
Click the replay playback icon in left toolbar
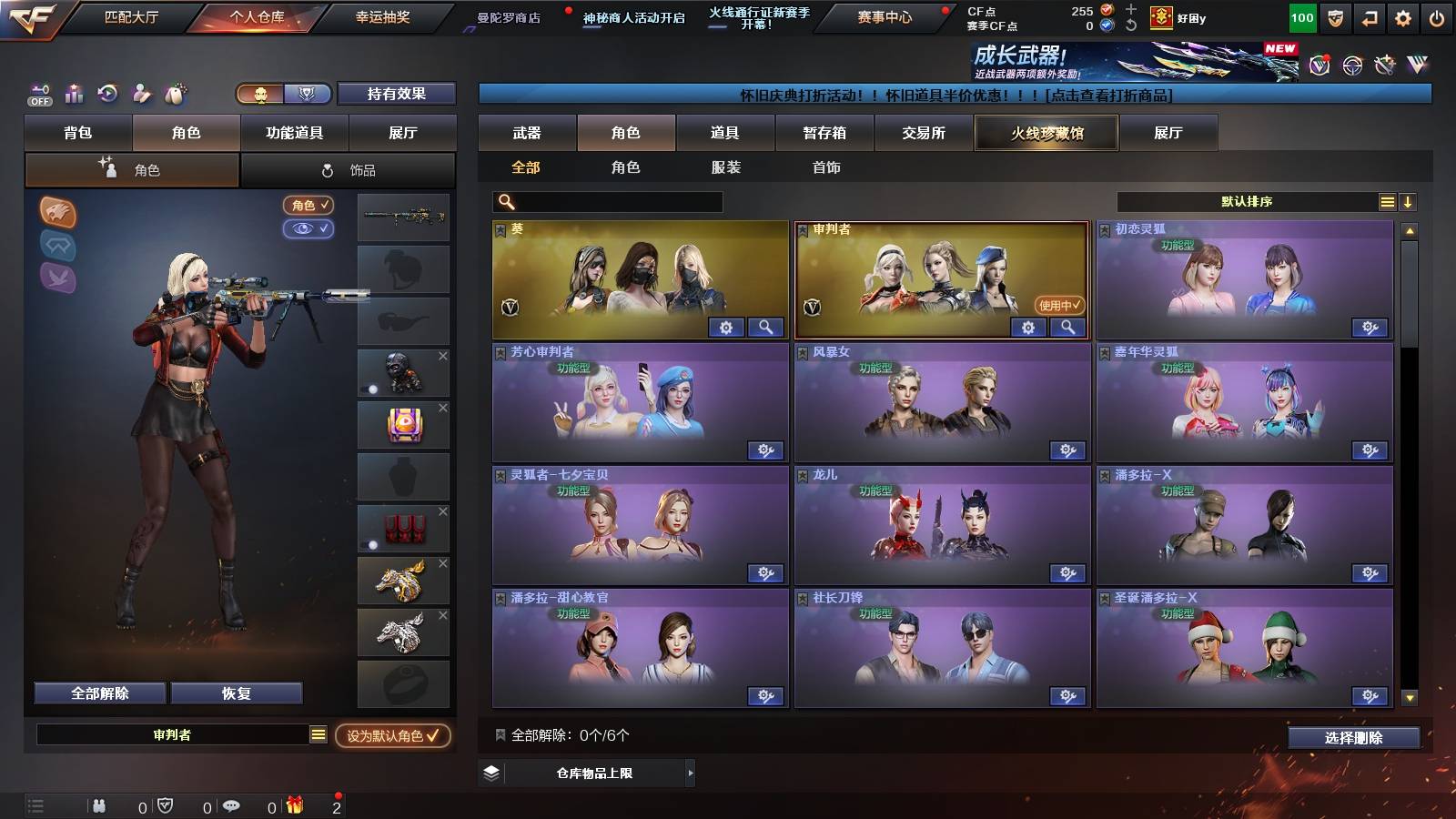point(106,94)
